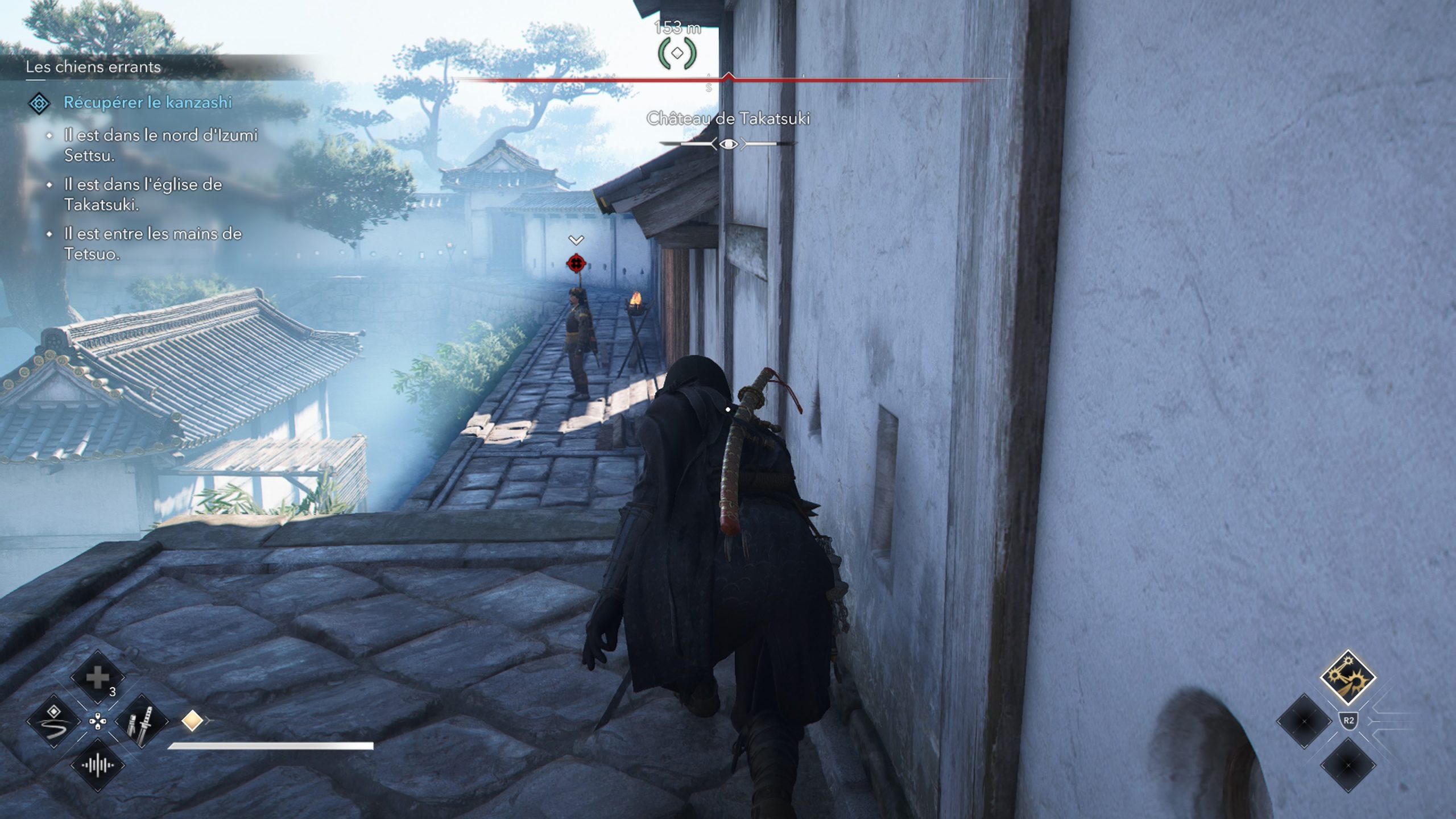The image size is (1456, 819).
Task: Choose the weapon swap katana icon
Action: click(x=141, y=721)
